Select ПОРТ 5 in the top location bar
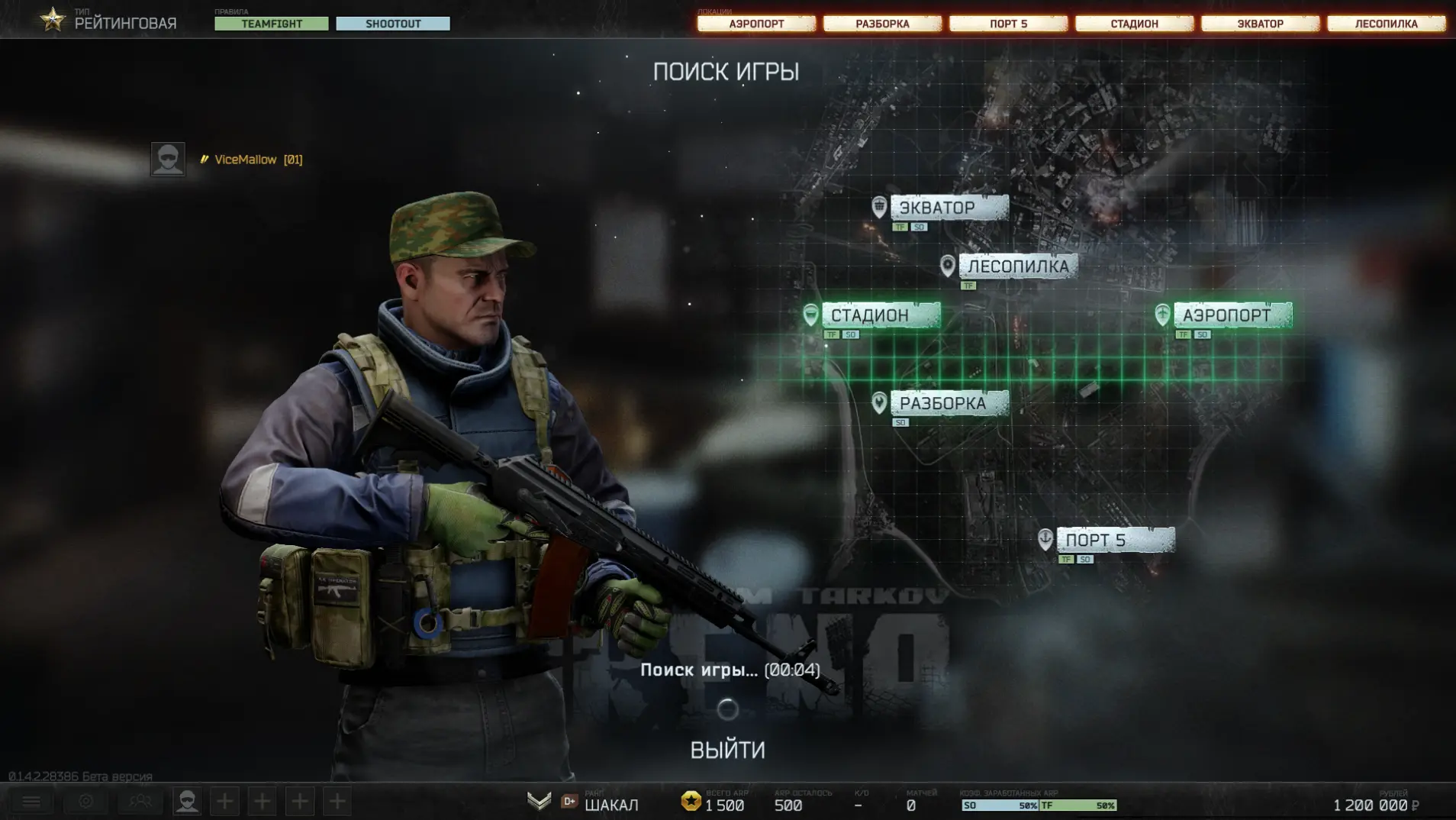 (1008, 24)
